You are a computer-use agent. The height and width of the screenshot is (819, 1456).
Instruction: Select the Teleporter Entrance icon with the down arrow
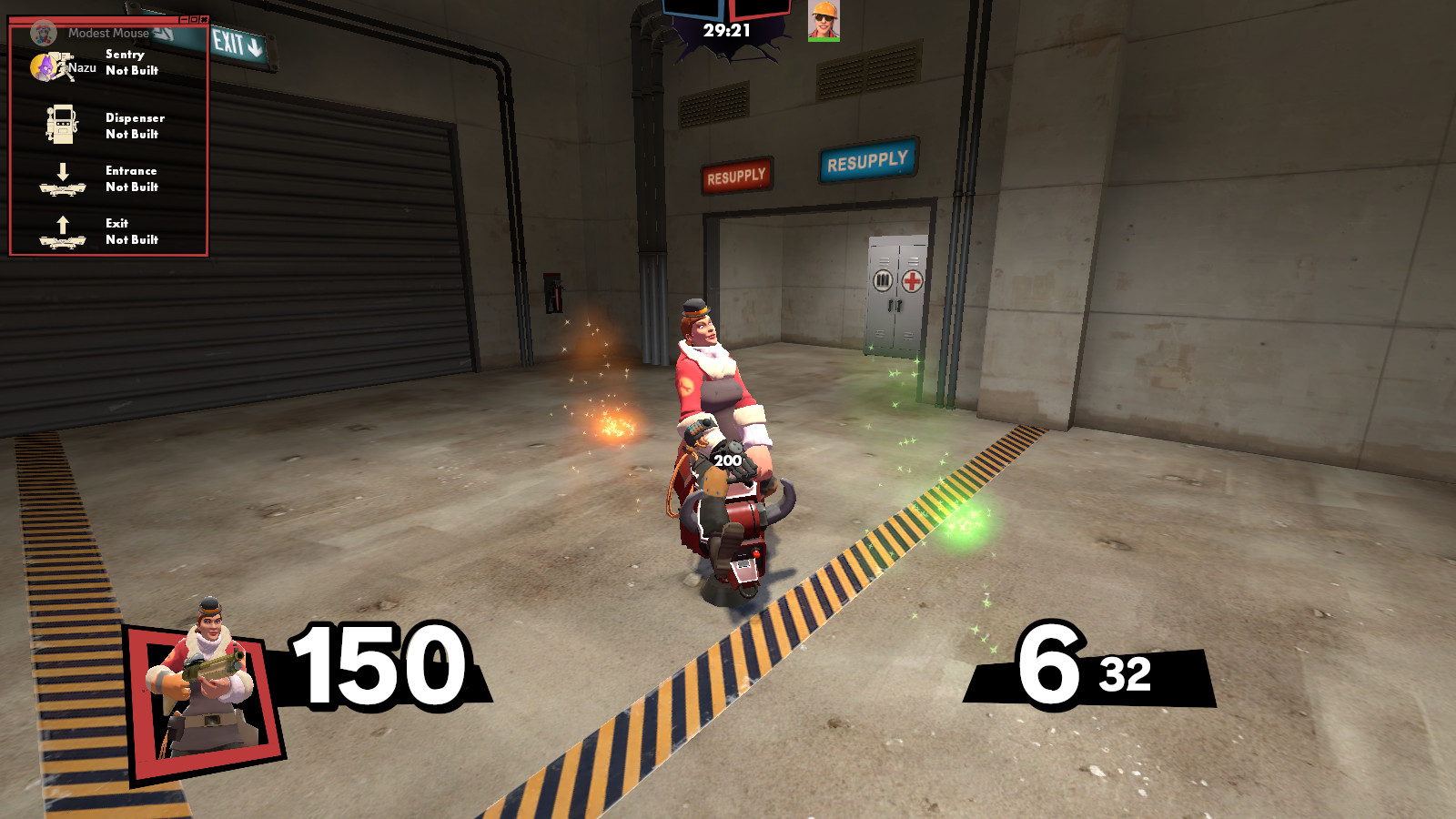63,180
